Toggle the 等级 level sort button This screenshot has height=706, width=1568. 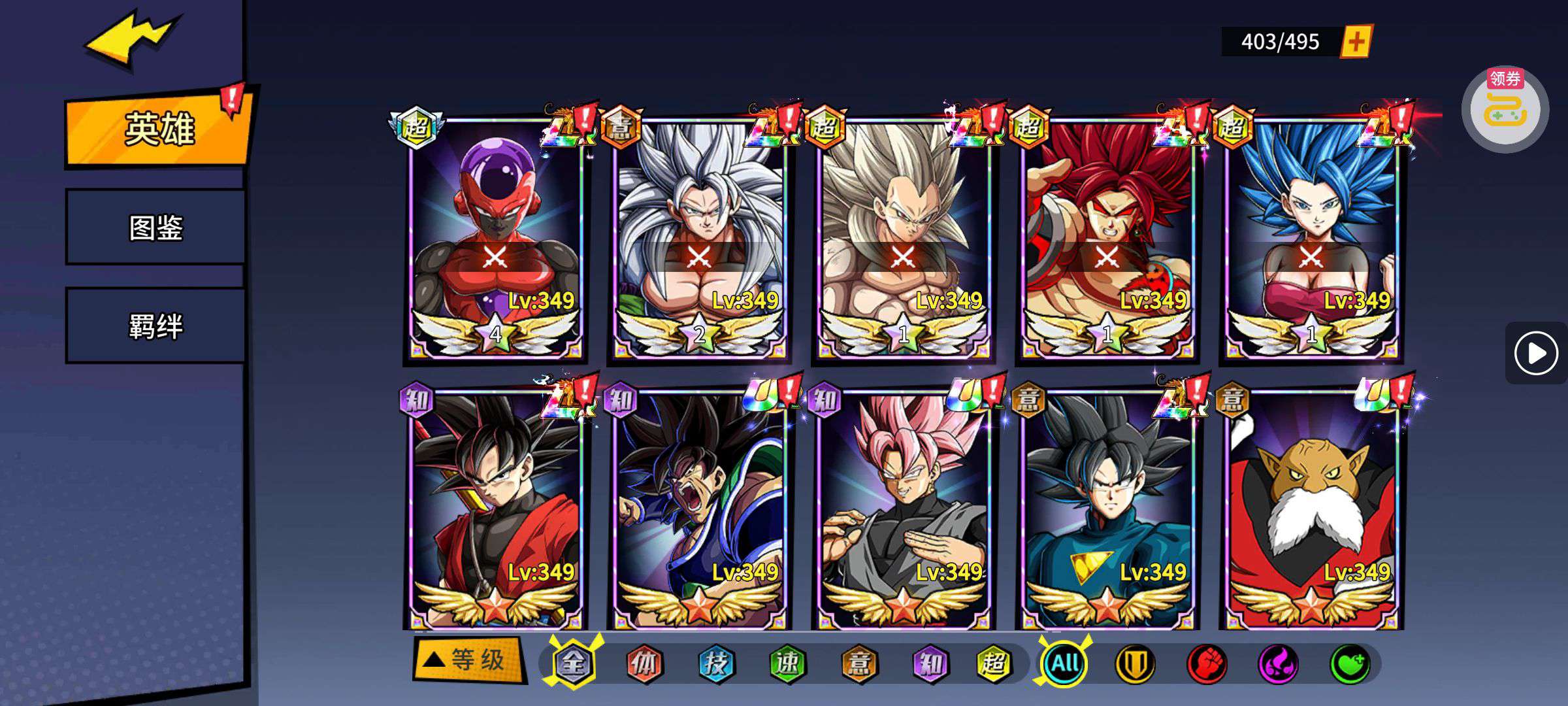point(469,660)
